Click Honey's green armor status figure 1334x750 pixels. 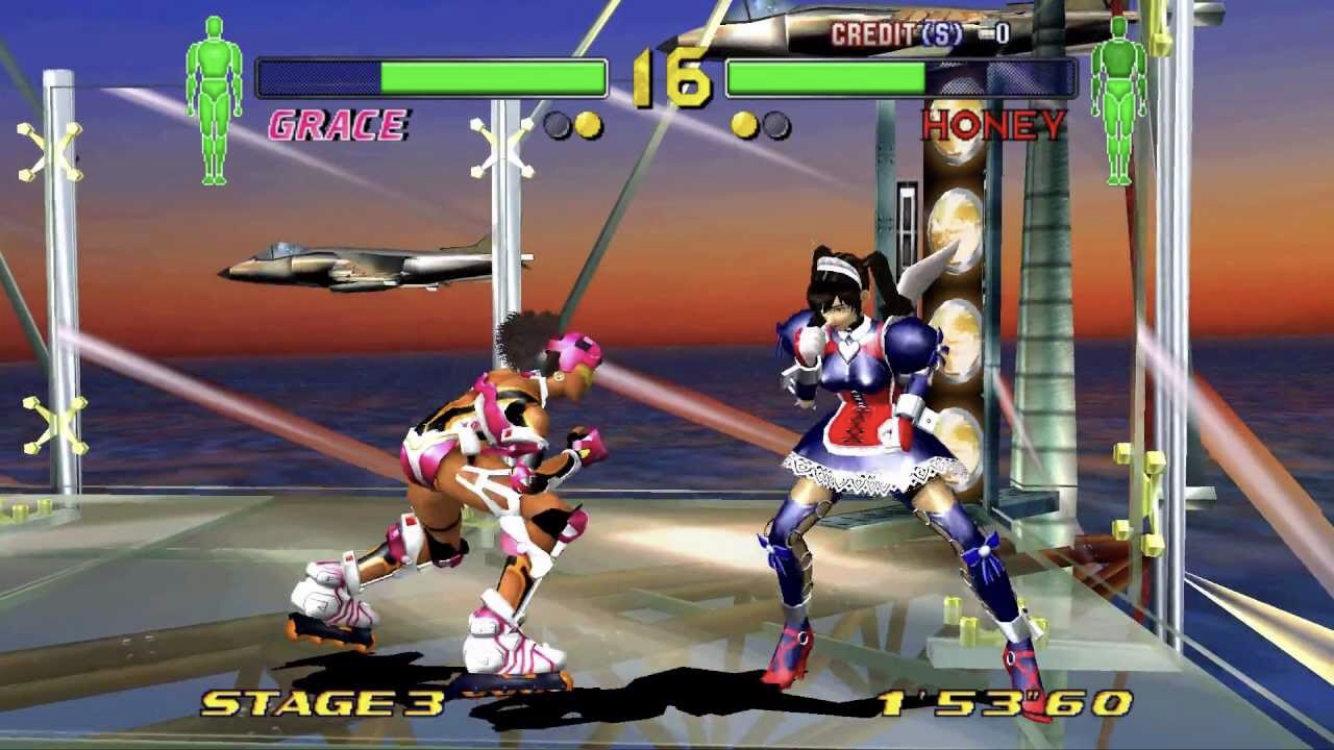(1118, 99)
